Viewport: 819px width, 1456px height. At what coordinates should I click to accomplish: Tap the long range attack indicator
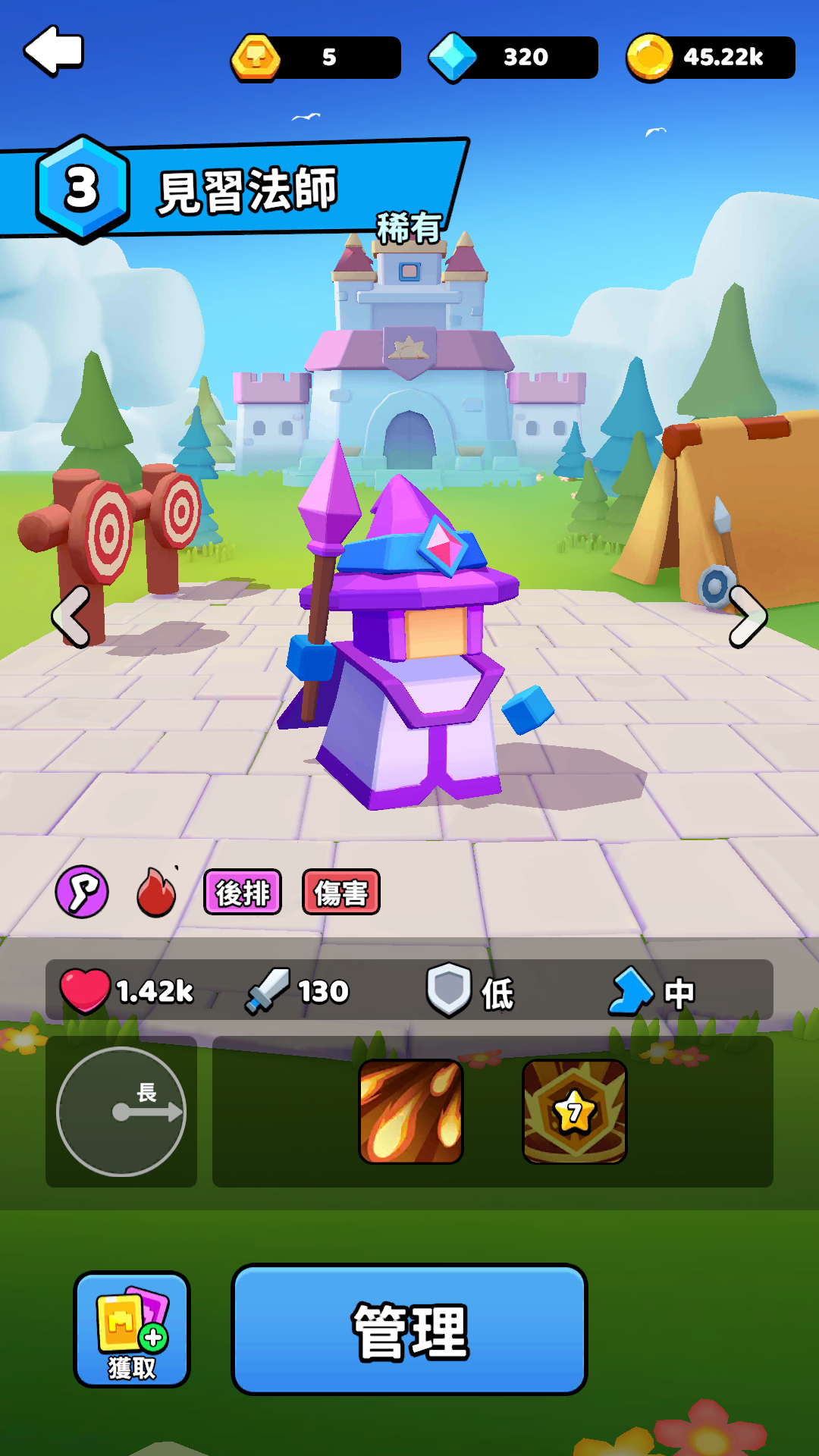[121, 1112]
